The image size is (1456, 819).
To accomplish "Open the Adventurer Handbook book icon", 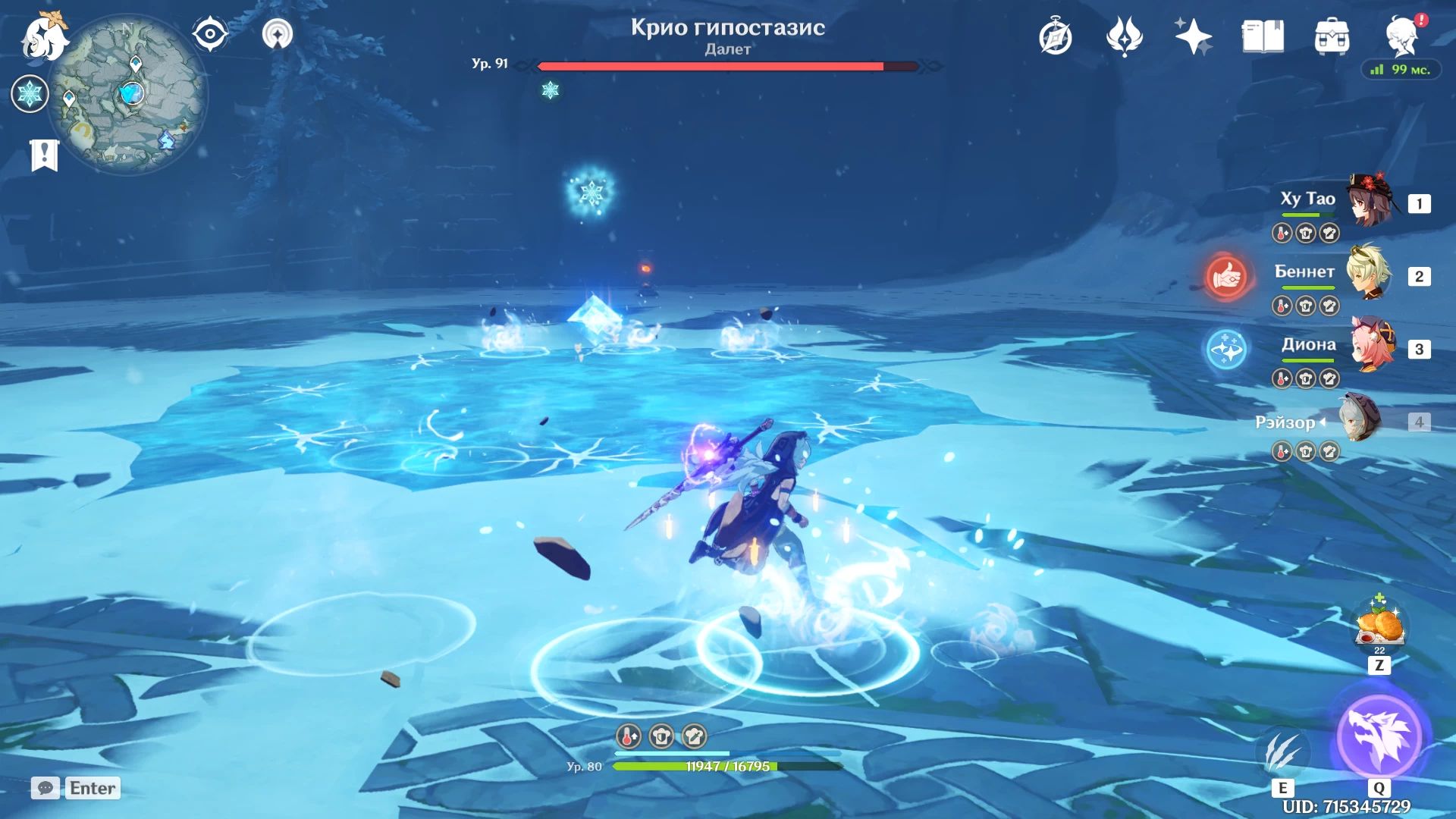I will click(x=1263, y=36).
